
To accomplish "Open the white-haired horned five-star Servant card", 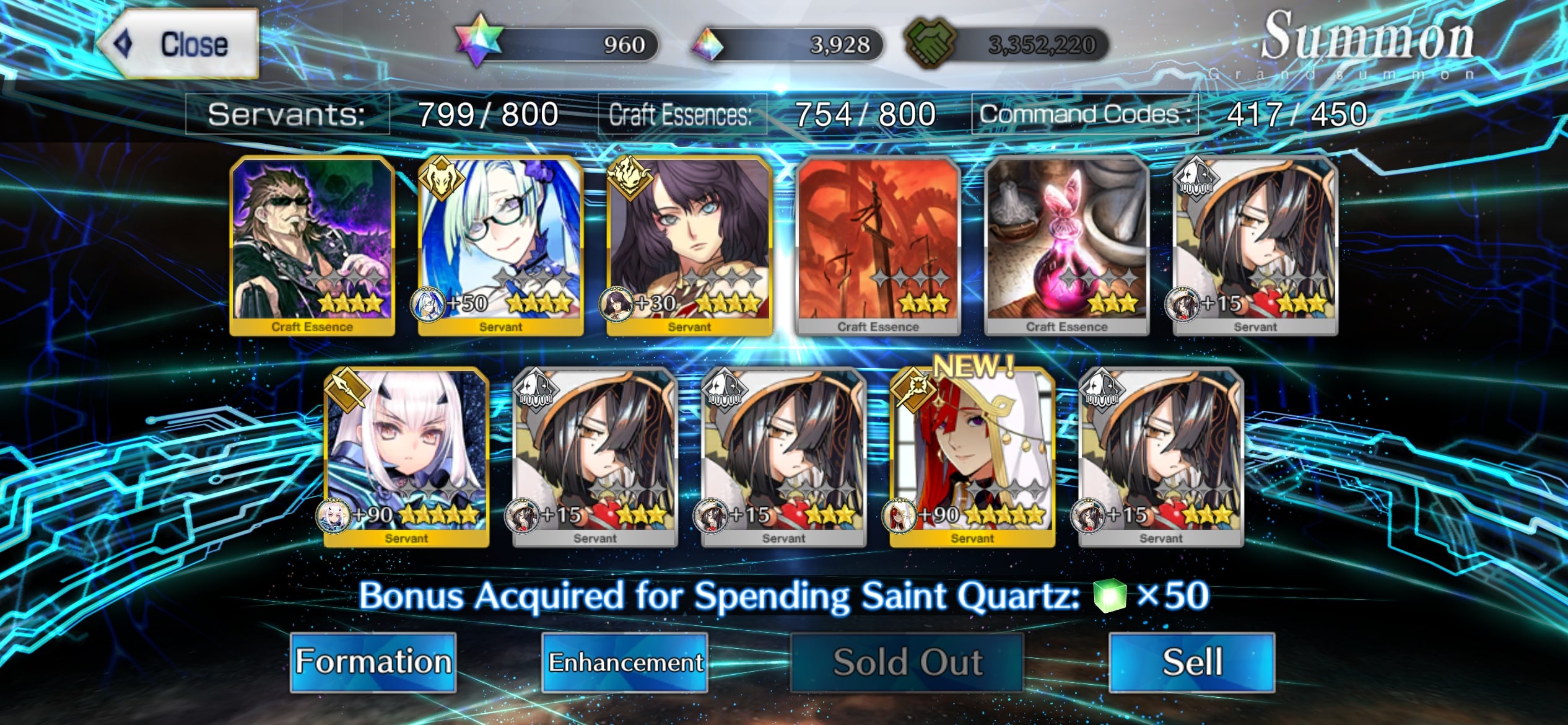I will click(406, 458).
